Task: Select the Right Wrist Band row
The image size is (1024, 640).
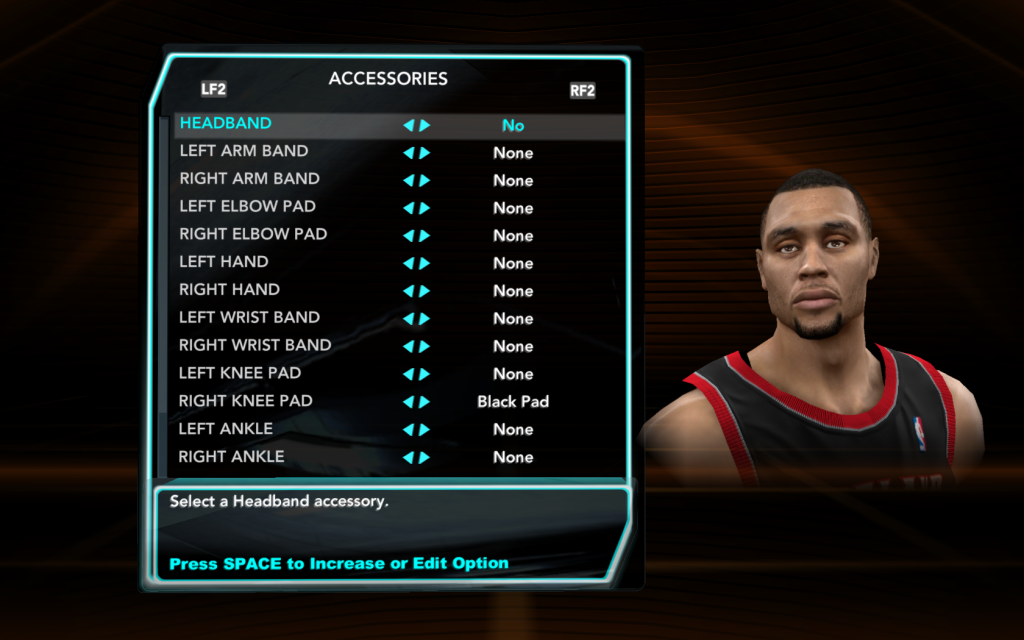Action: 255,346
